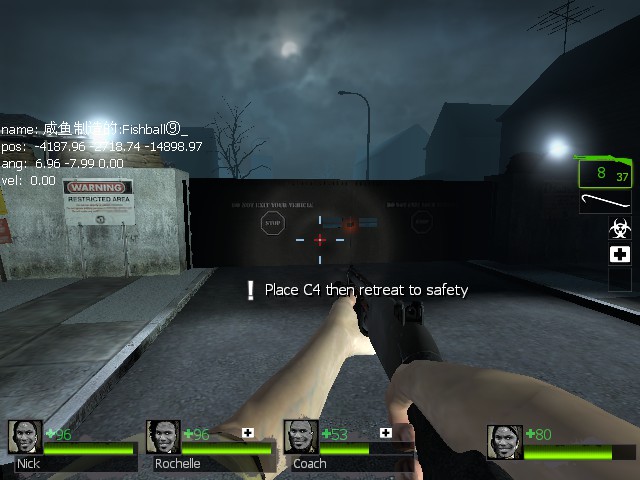This screenshot has height=480, width=640.
Task: Click the medkit icon above Coach's health
Action: (x=385, y=433)
